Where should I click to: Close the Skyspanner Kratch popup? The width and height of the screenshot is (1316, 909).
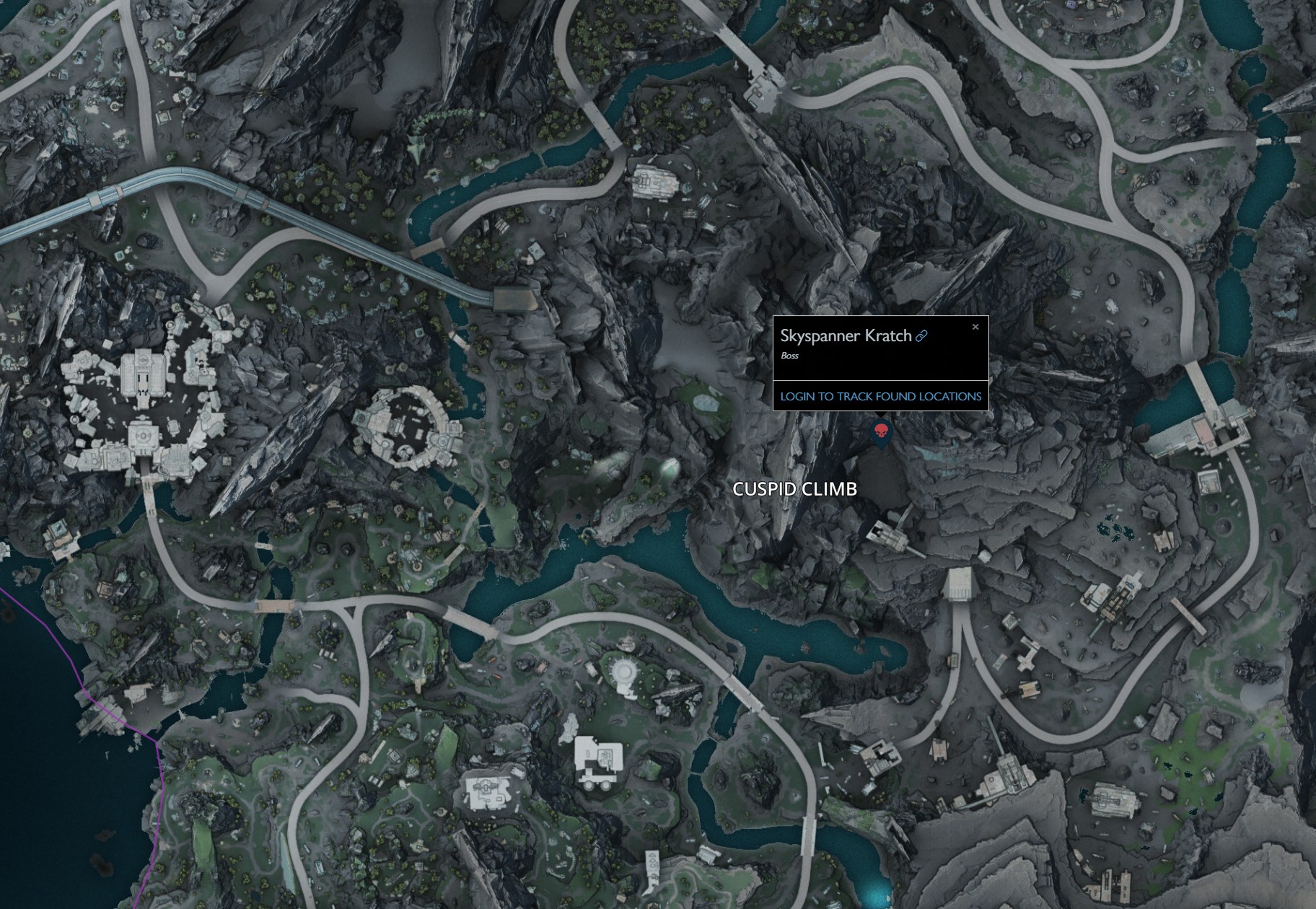[975, 327]
